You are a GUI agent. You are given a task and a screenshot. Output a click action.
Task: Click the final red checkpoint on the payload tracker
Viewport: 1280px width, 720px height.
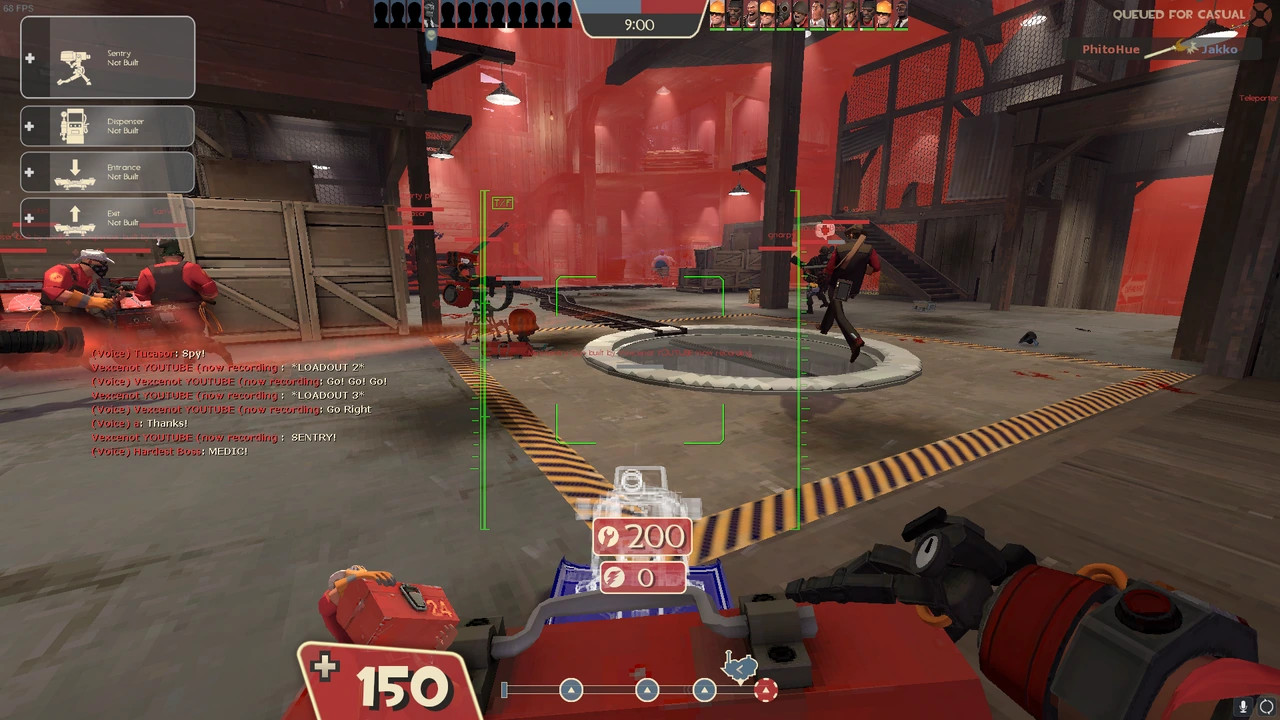[x=765, y=690]
